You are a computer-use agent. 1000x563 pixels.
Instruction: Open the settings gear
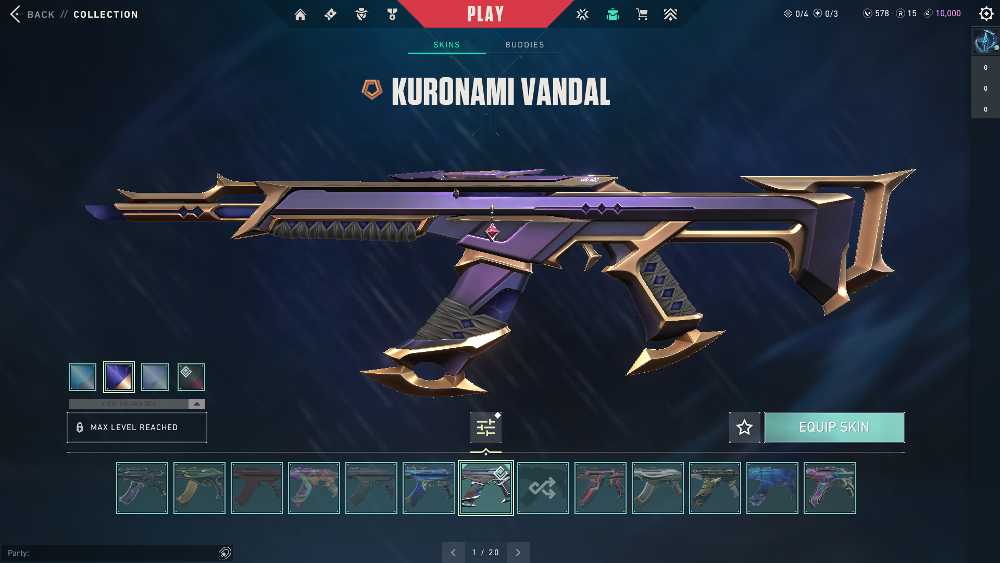coord(986,14)
